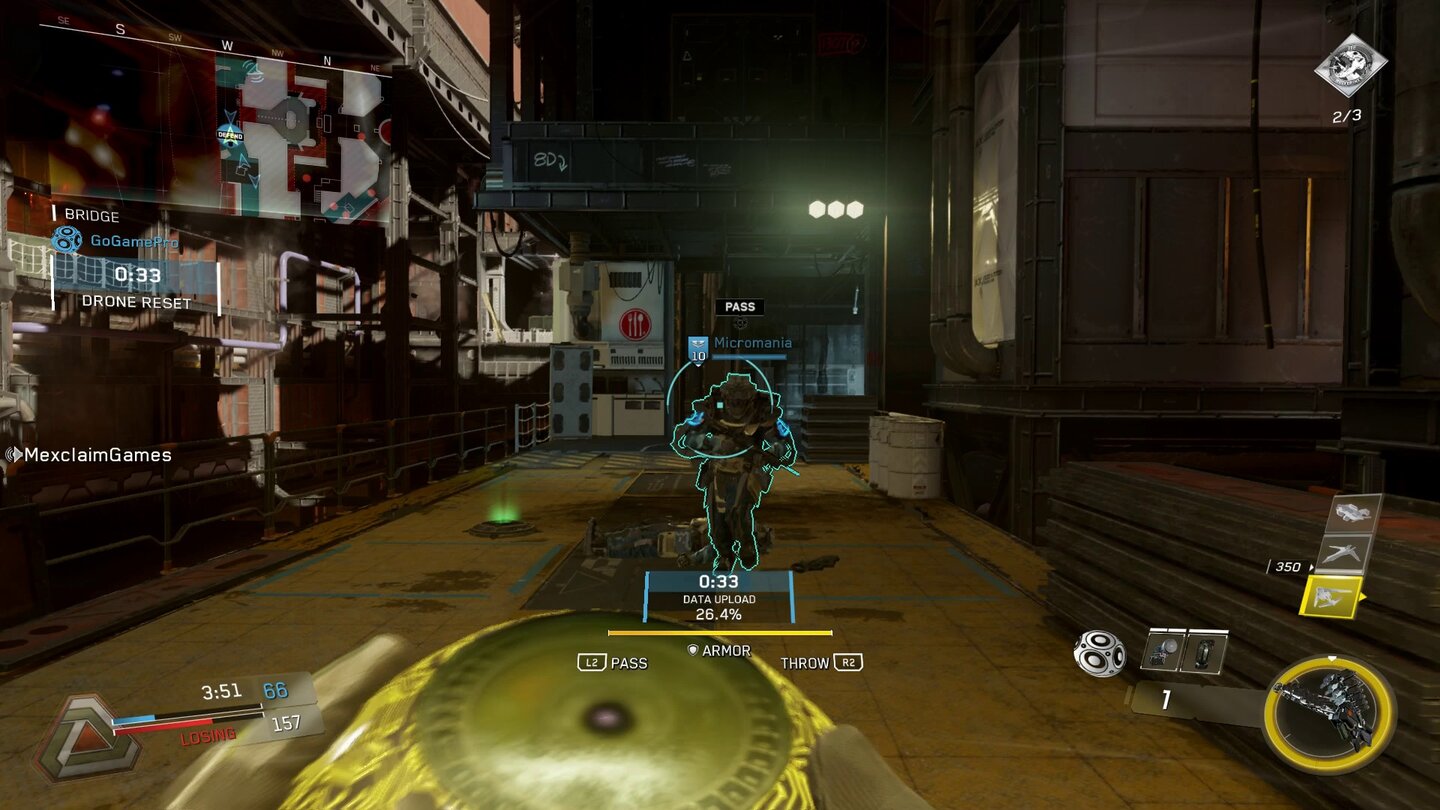Click the triangular team emblem by the score
Screen dimensions: 1440x810
click(73, 736)
